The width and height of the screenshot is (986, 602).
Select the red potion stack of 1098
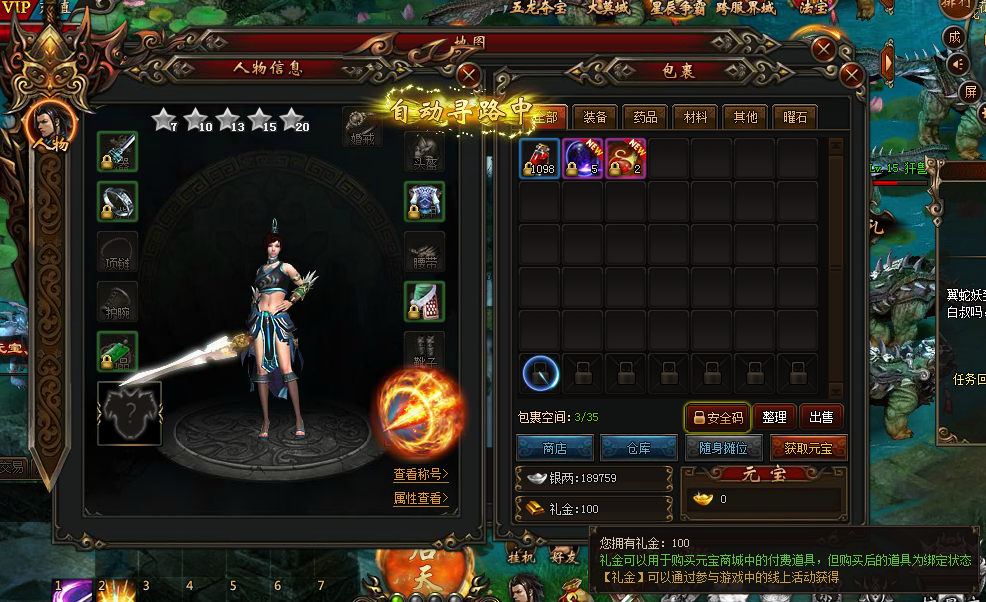pyautogui.click(x=540, y=159)
